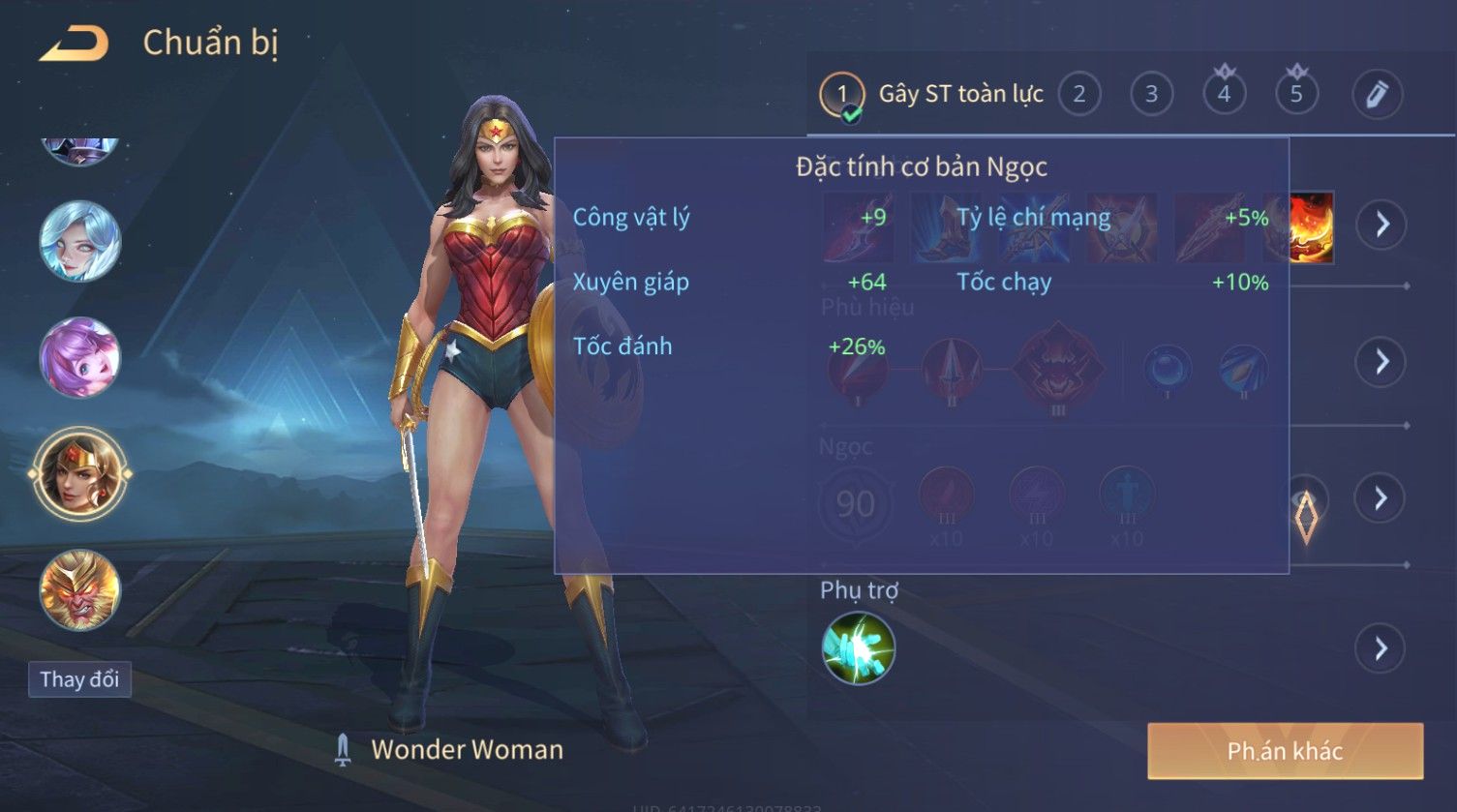Choose locked preset slot 4
Screen dimensions: 1457x812
click(x=1224, y=94)
